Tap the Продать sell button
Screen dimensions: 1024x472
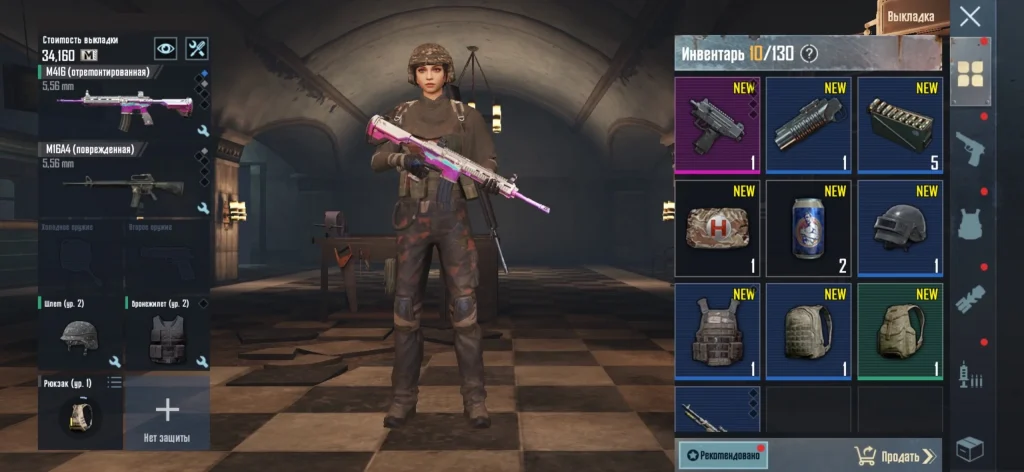point(895,456)
